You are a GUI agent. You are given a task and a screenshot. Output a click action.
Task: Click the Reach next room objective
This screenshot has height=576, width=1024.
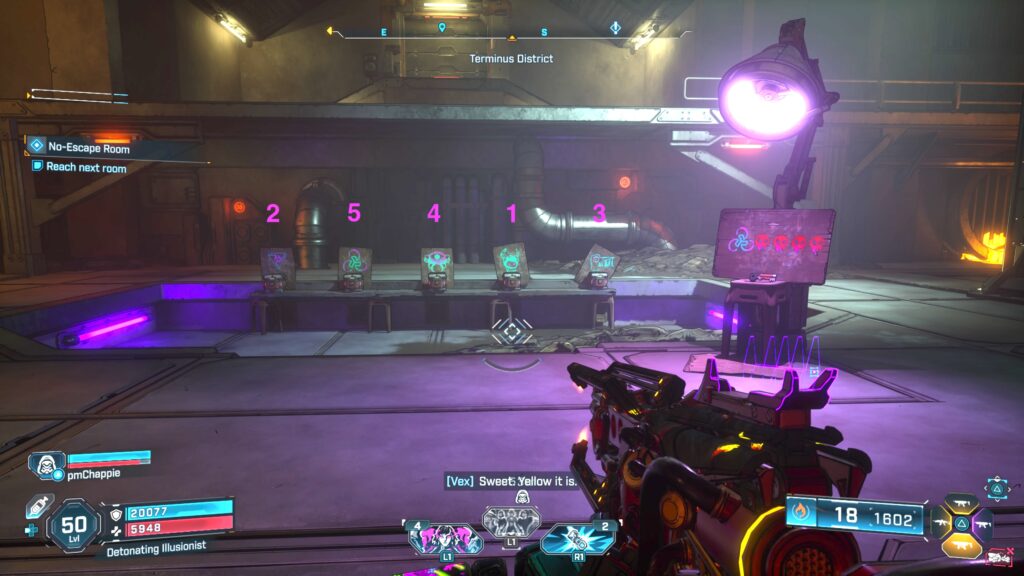86,167
